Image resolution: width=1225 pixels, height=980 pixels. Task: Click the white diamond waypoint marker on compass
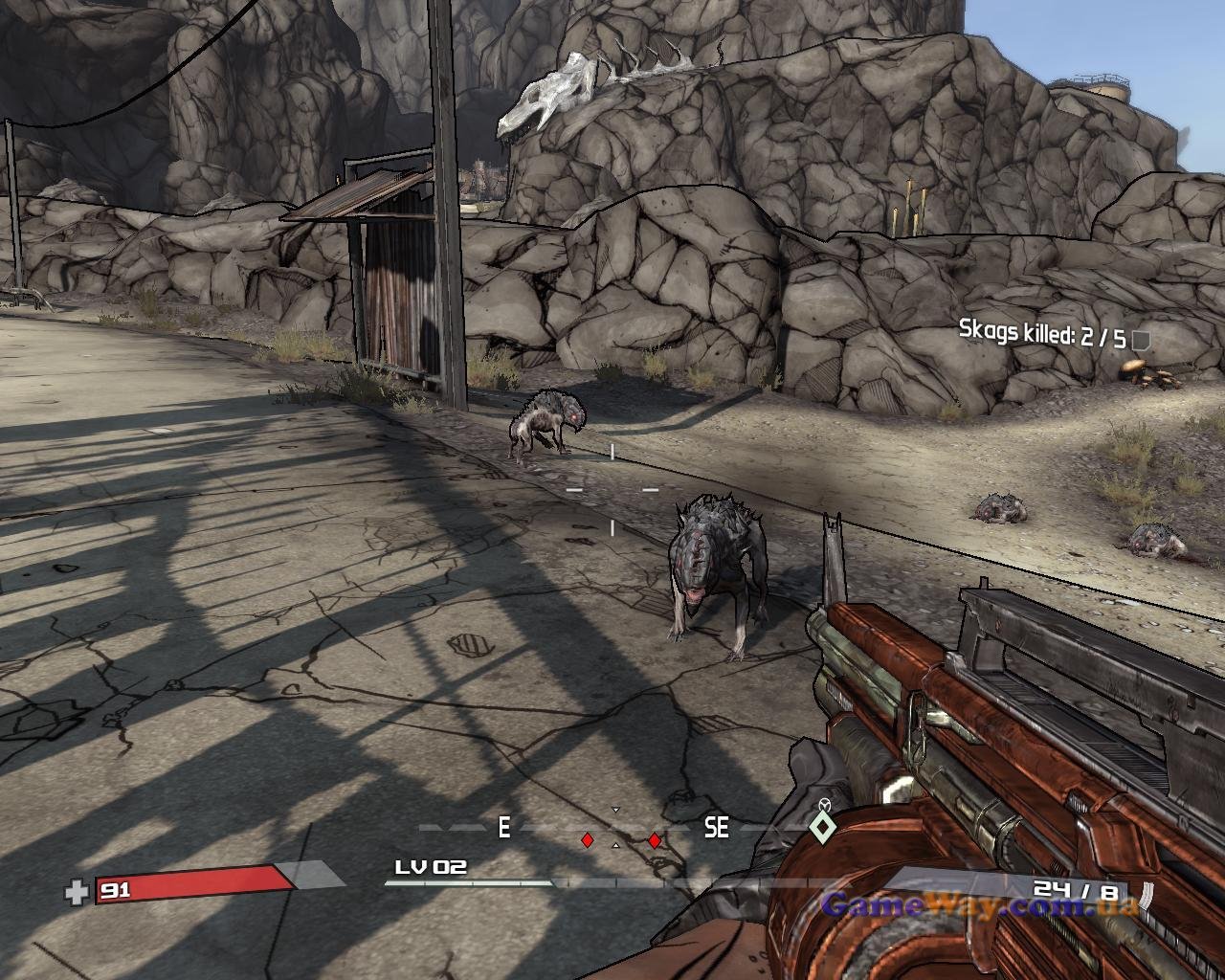pyautogui.click(x=819, y=827)
